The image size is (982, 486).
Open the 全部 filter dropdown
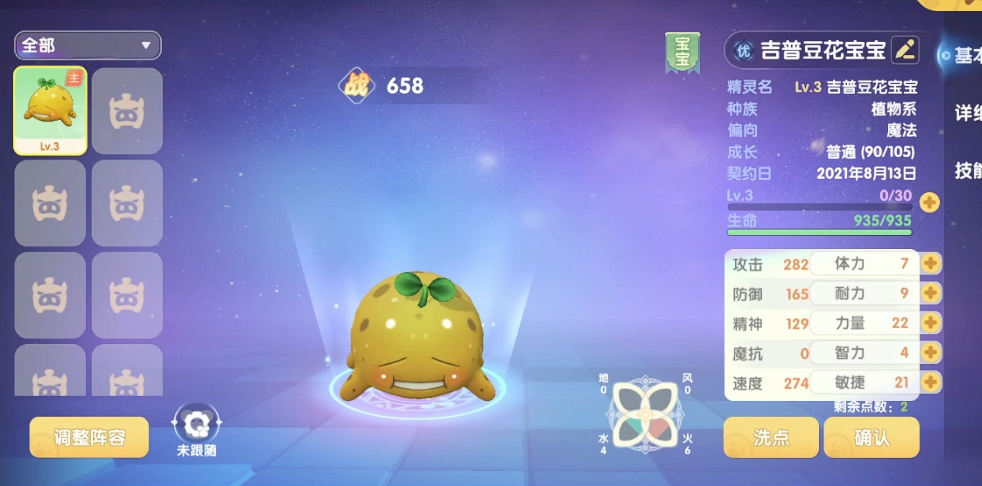[x=88, y=45]
